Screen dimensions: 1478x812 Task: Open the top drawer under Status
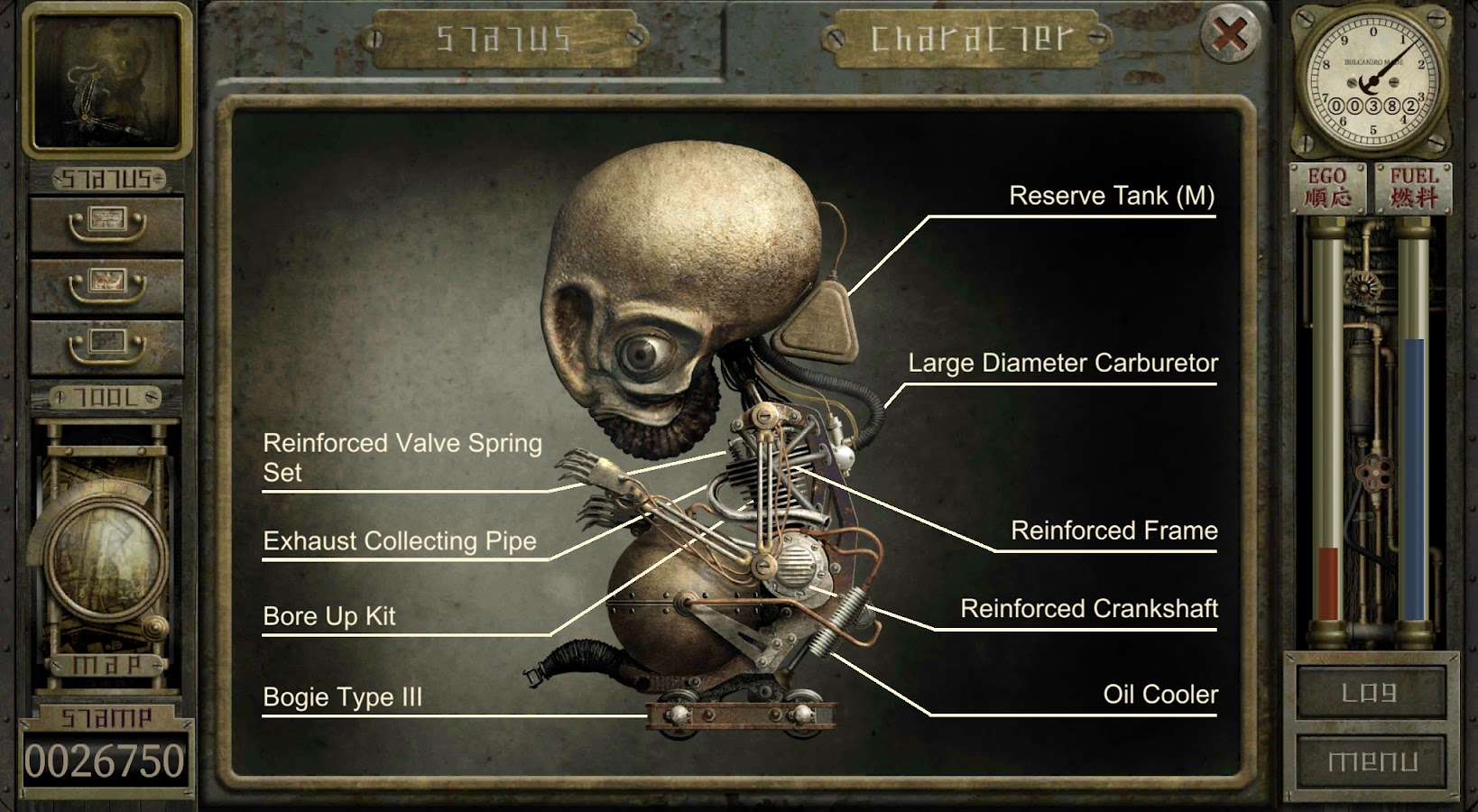(x=107, y=221)
